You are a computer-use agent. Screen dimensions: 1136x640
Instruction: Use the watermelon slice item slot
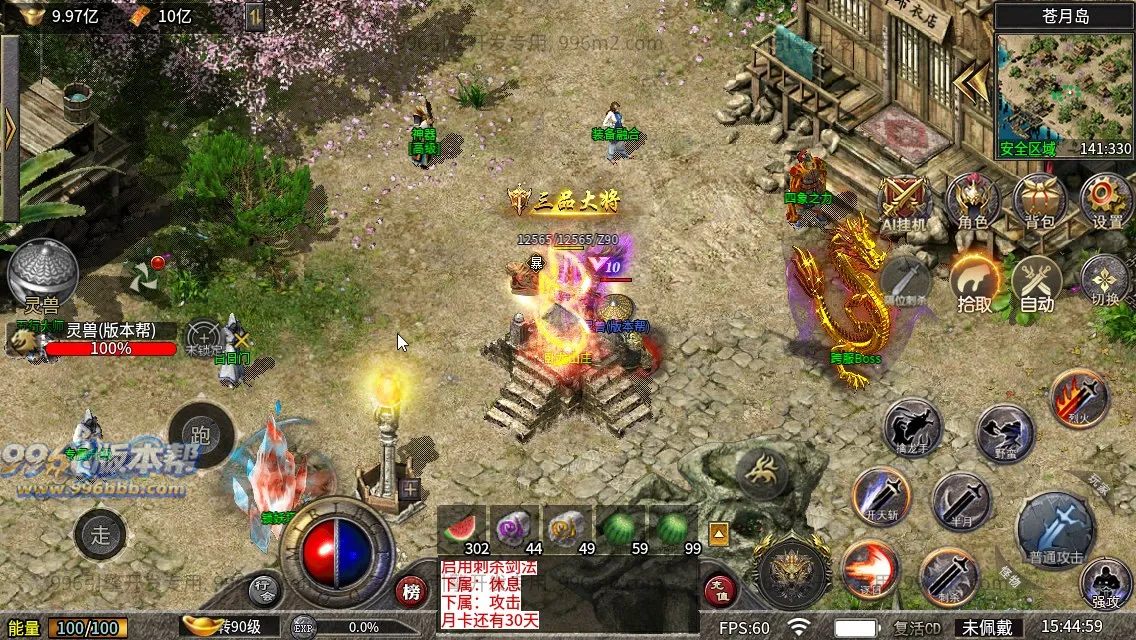(x=462, y=526)
